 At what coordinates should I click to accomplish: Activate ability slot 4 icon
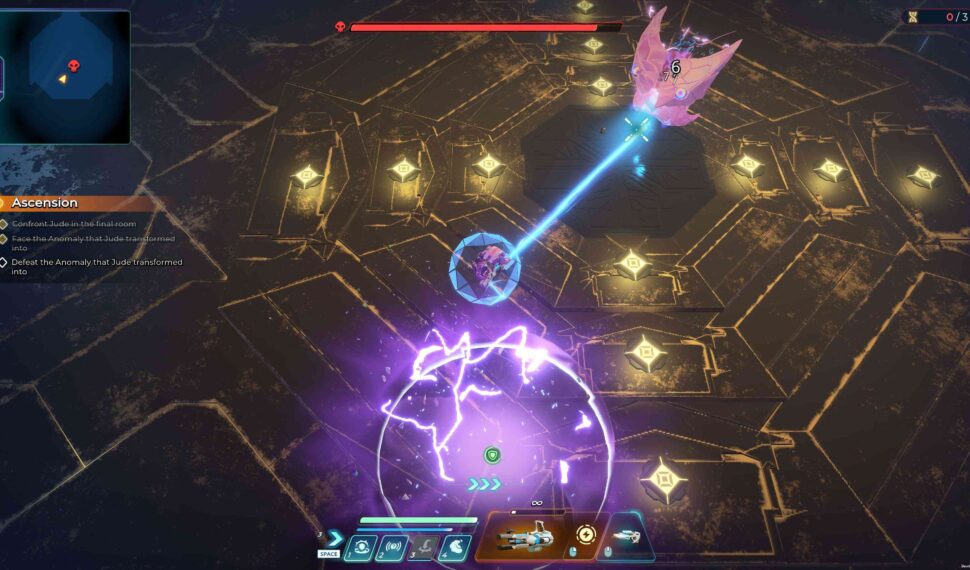tap(454, 547)
